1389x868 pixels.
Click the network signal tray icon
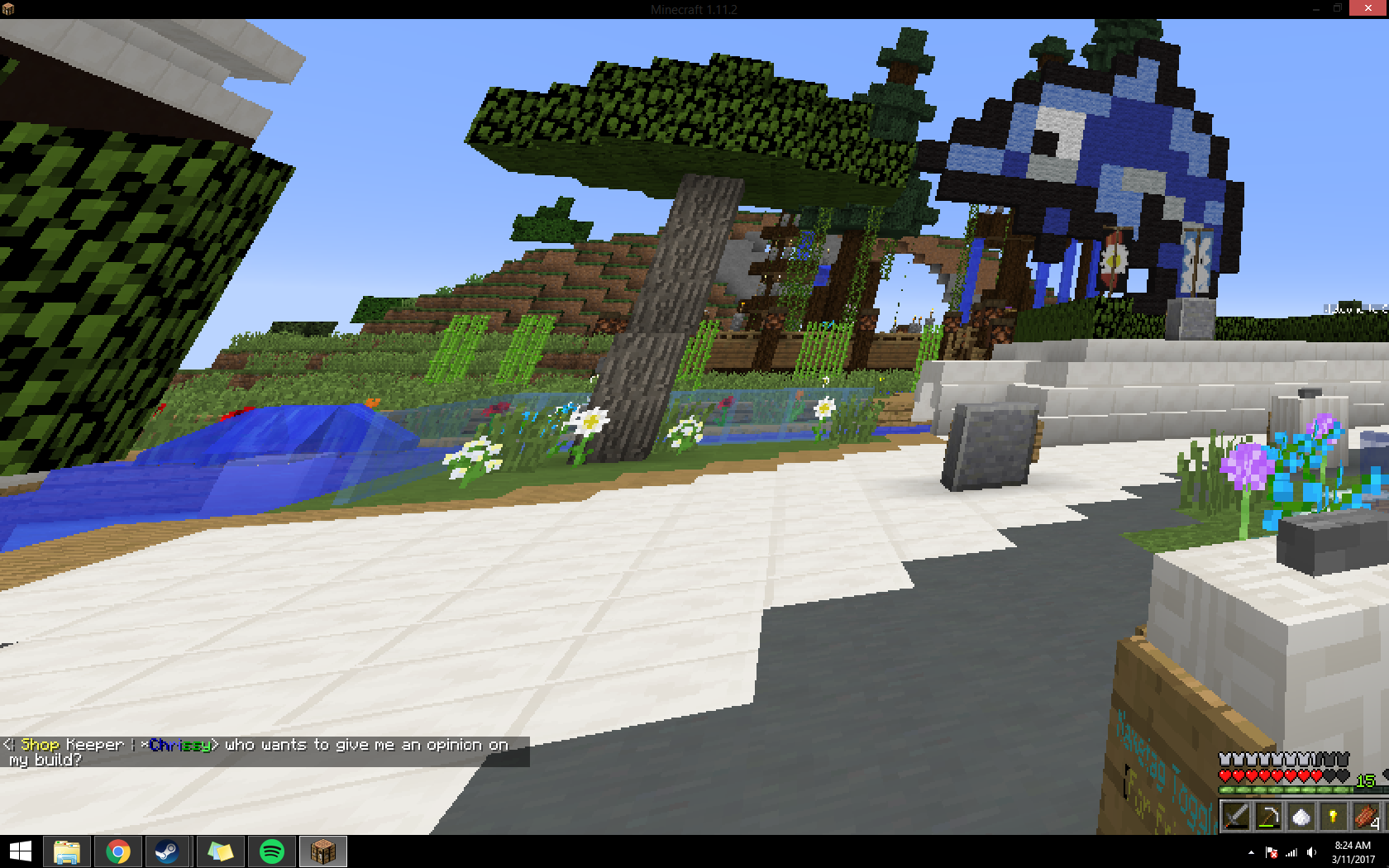1291,851
